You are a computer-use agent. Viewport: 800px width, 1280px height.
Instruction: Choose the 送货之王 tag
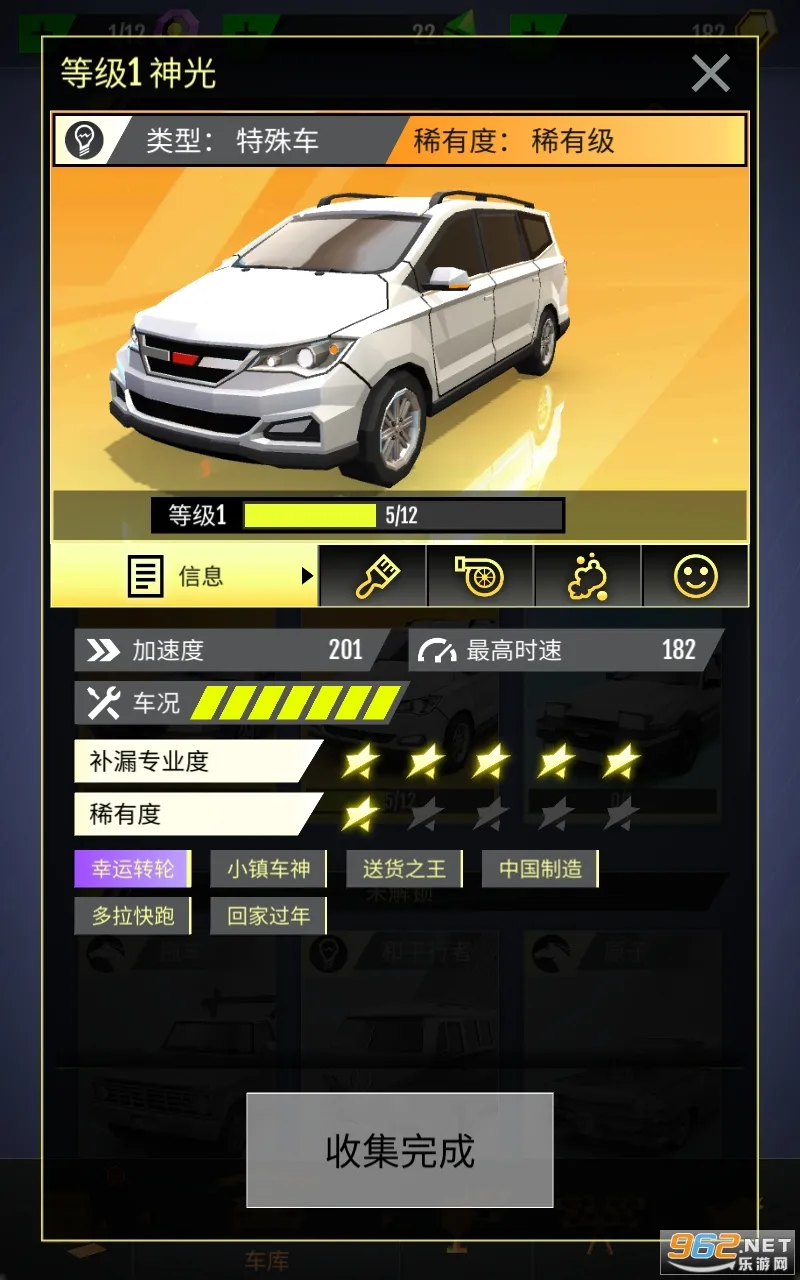pos(404,869)
